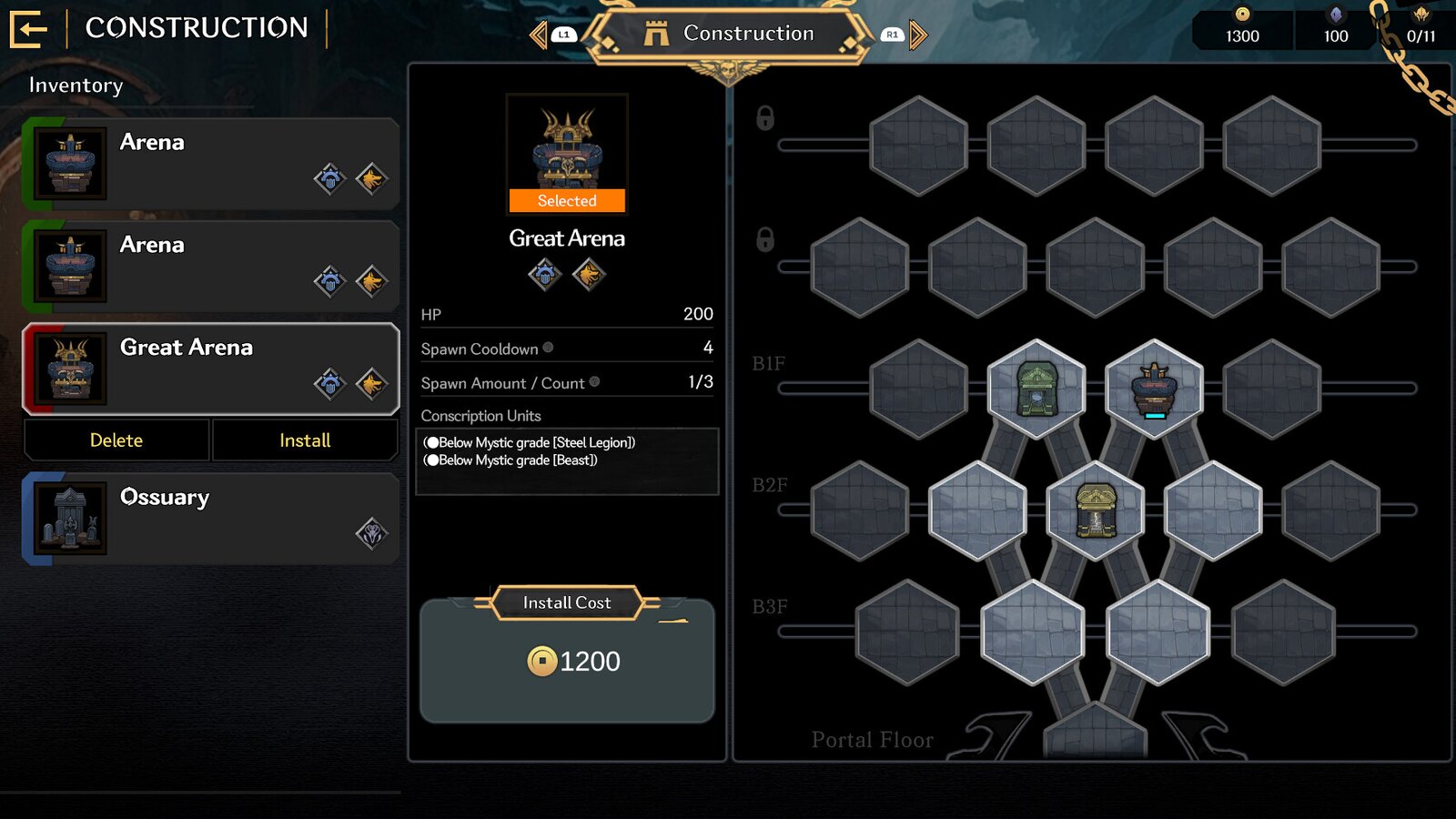Click the cyan progress bar under the B1F arena
Screen dimensions: 1456x819
(x=1154, y=414)
